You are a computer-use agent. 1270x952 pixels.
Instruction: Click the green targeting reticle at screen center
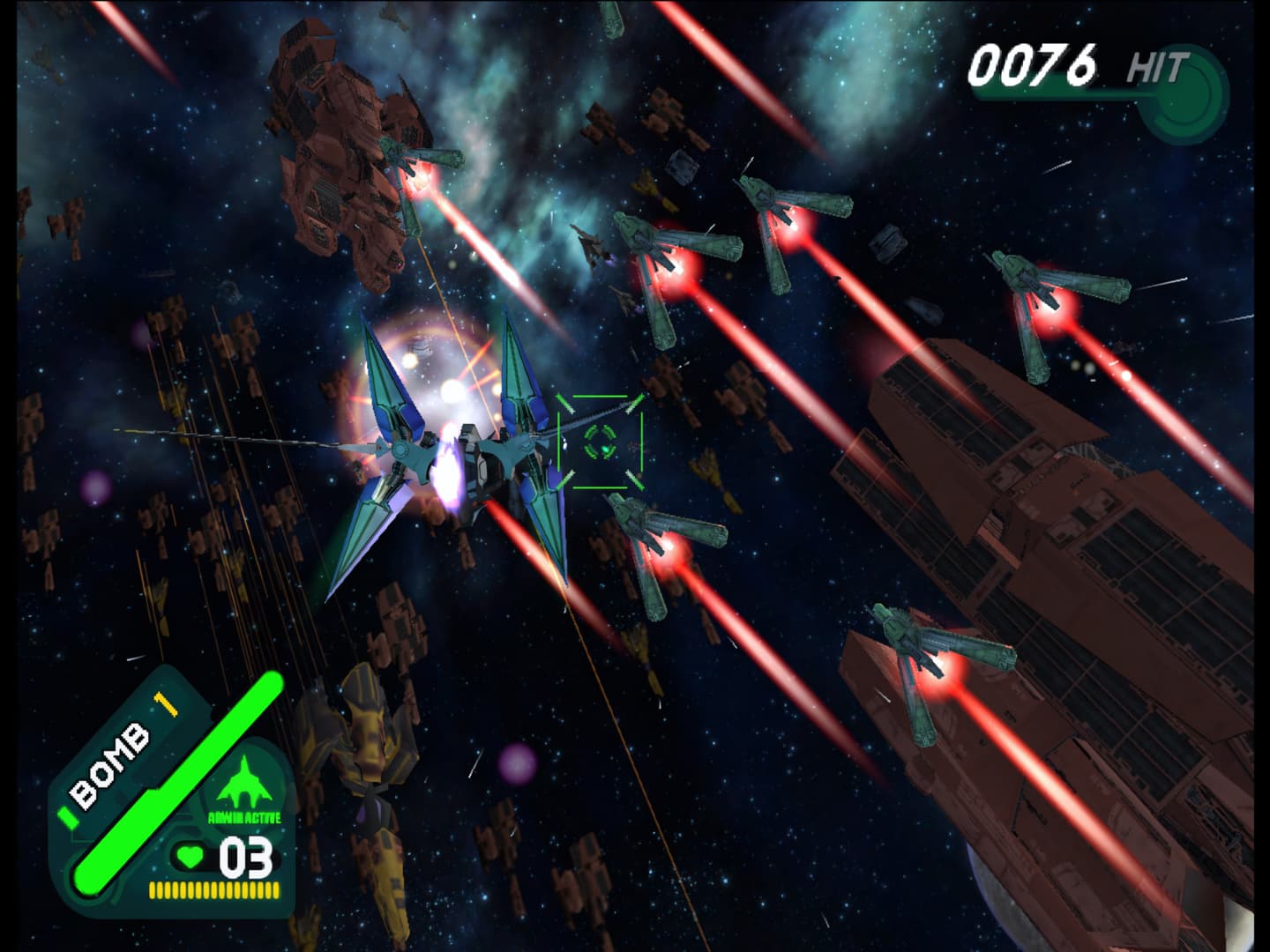(600, 443)
